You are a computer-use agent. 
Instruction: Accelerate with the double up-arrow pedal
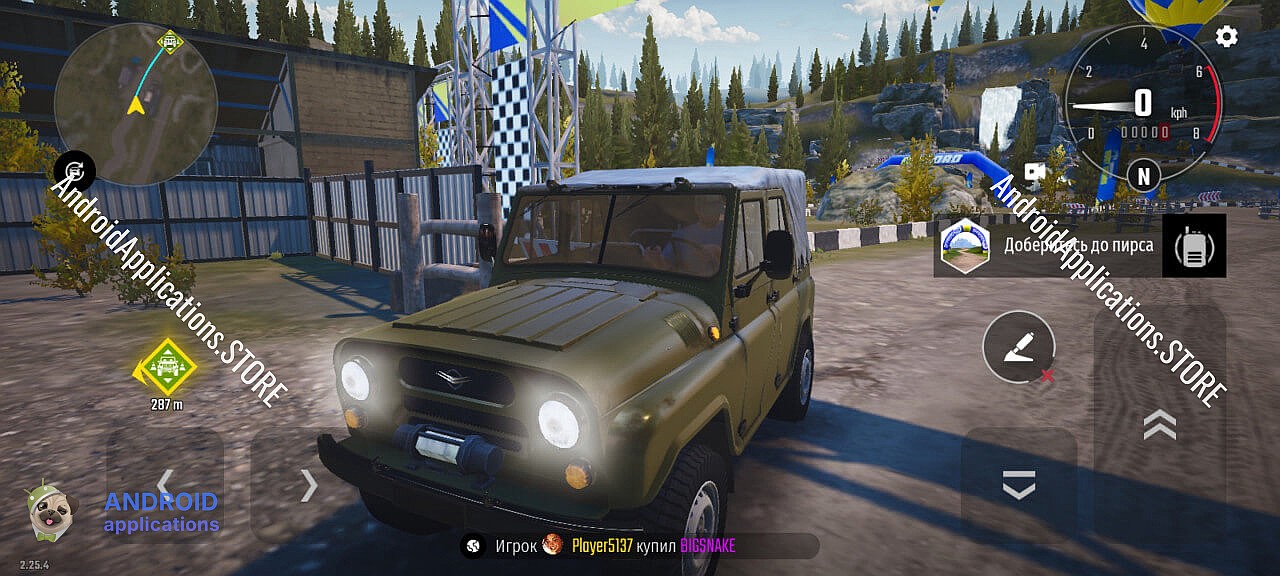[1159, 424]
